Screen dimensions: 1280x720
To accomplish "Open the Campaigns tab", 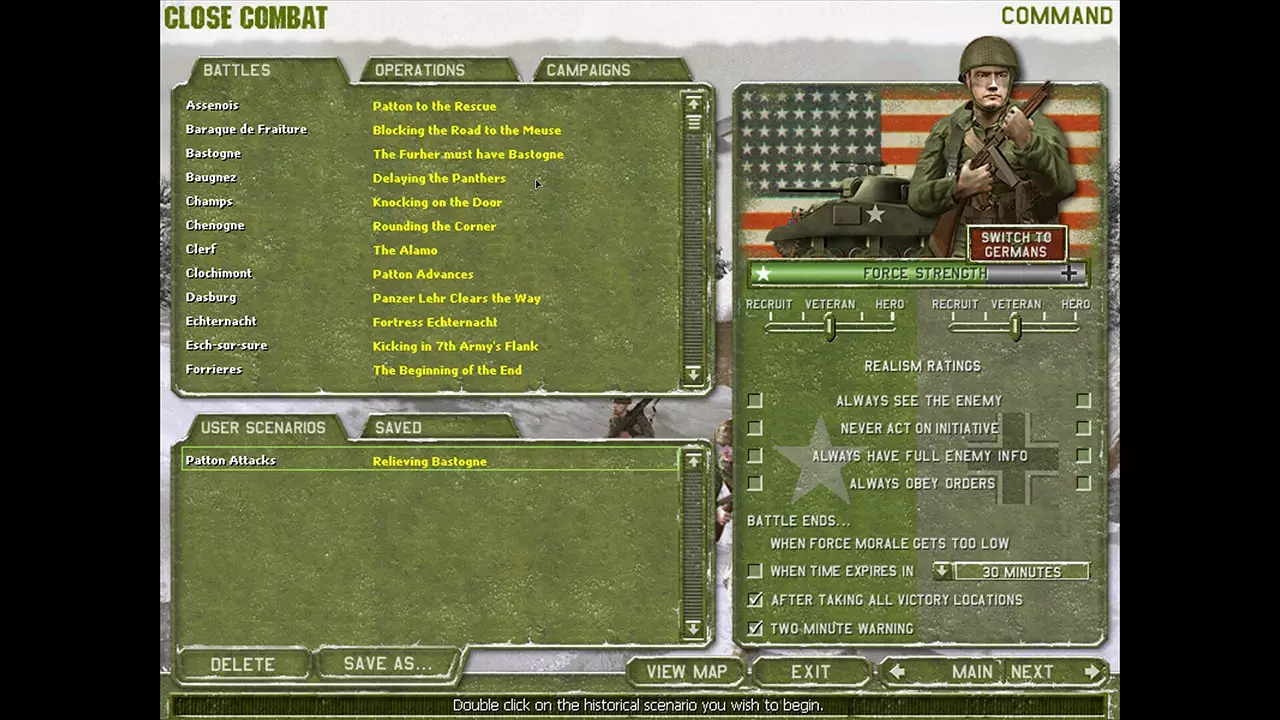I will pos(588,70).
